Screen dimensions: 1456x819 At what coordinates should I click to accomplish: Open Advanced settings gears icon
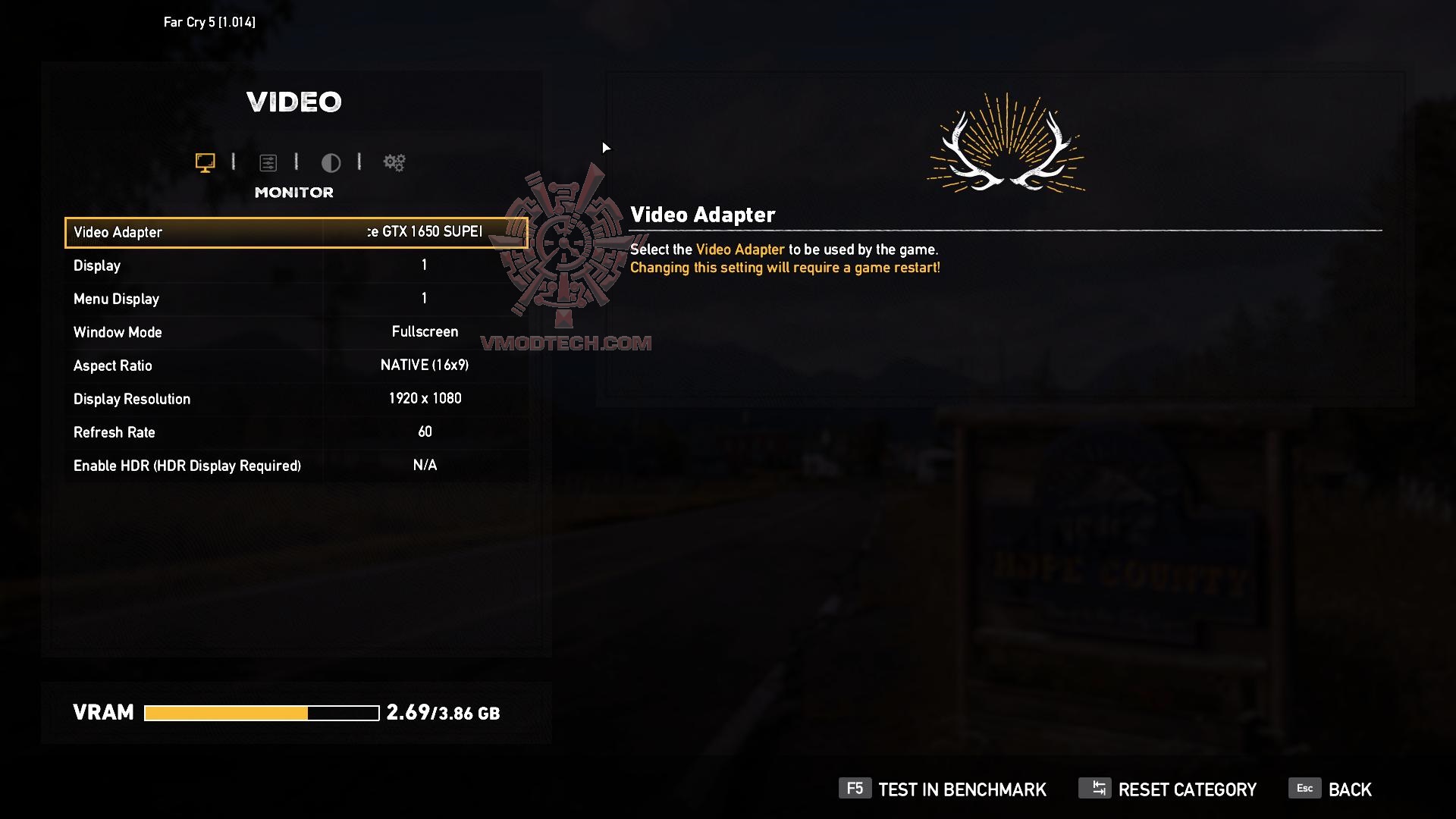point(394,162)
